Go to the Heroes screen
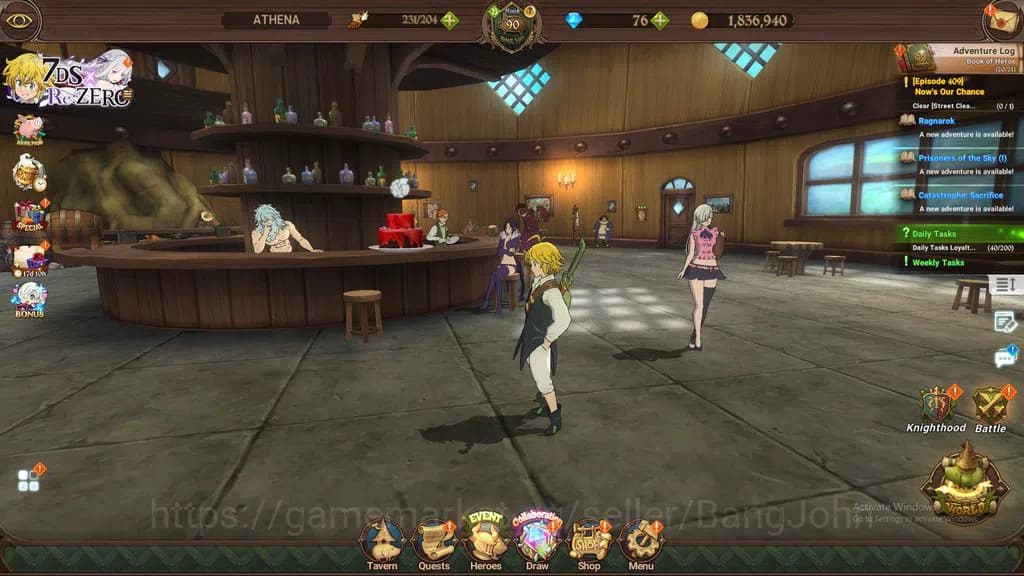The width and height of the screenshot is (1024, 576). click(x=486, y=540)
